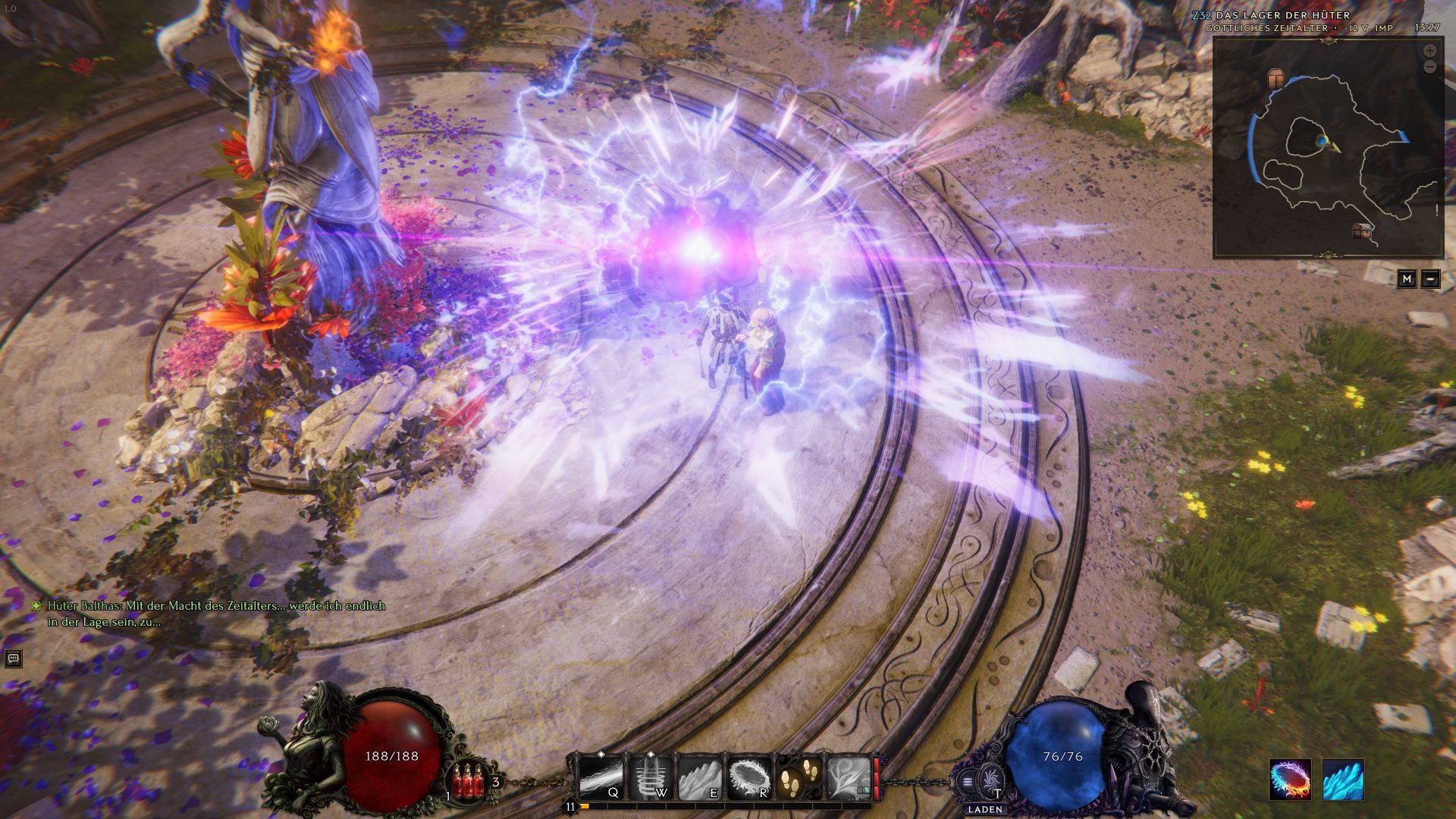
Task: Zoom in the minimap with plus
Action: coord(1429,51)
